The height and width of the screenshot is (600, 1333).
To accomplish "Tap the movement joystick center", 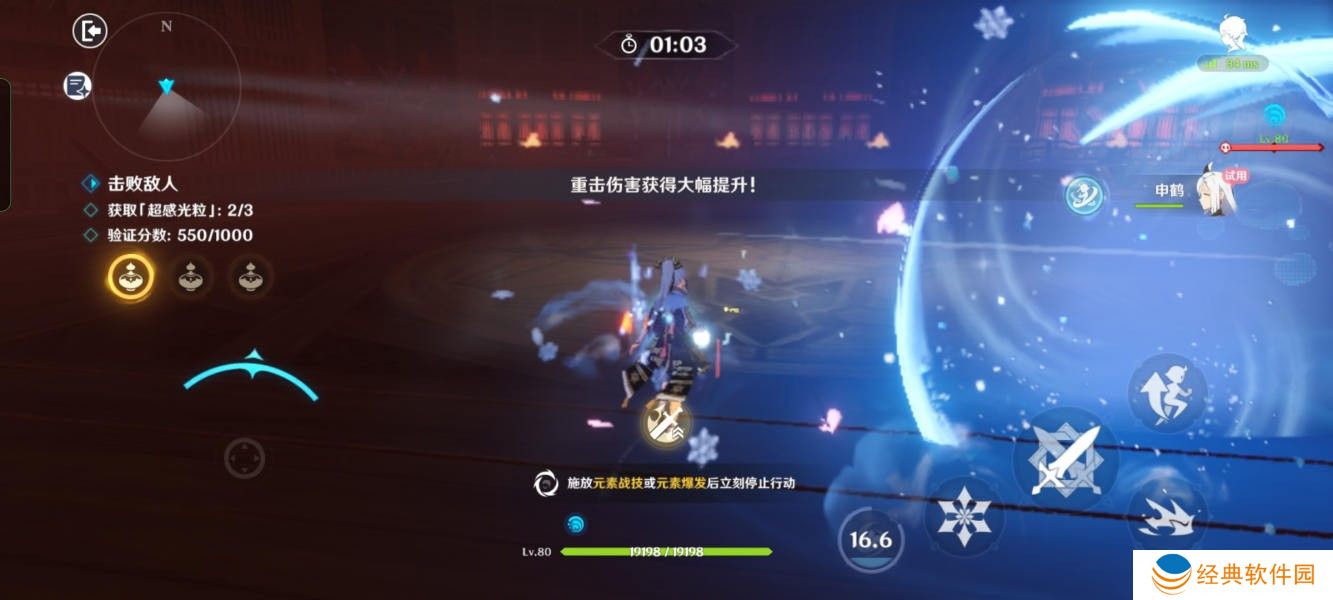I will click(244, 458).
